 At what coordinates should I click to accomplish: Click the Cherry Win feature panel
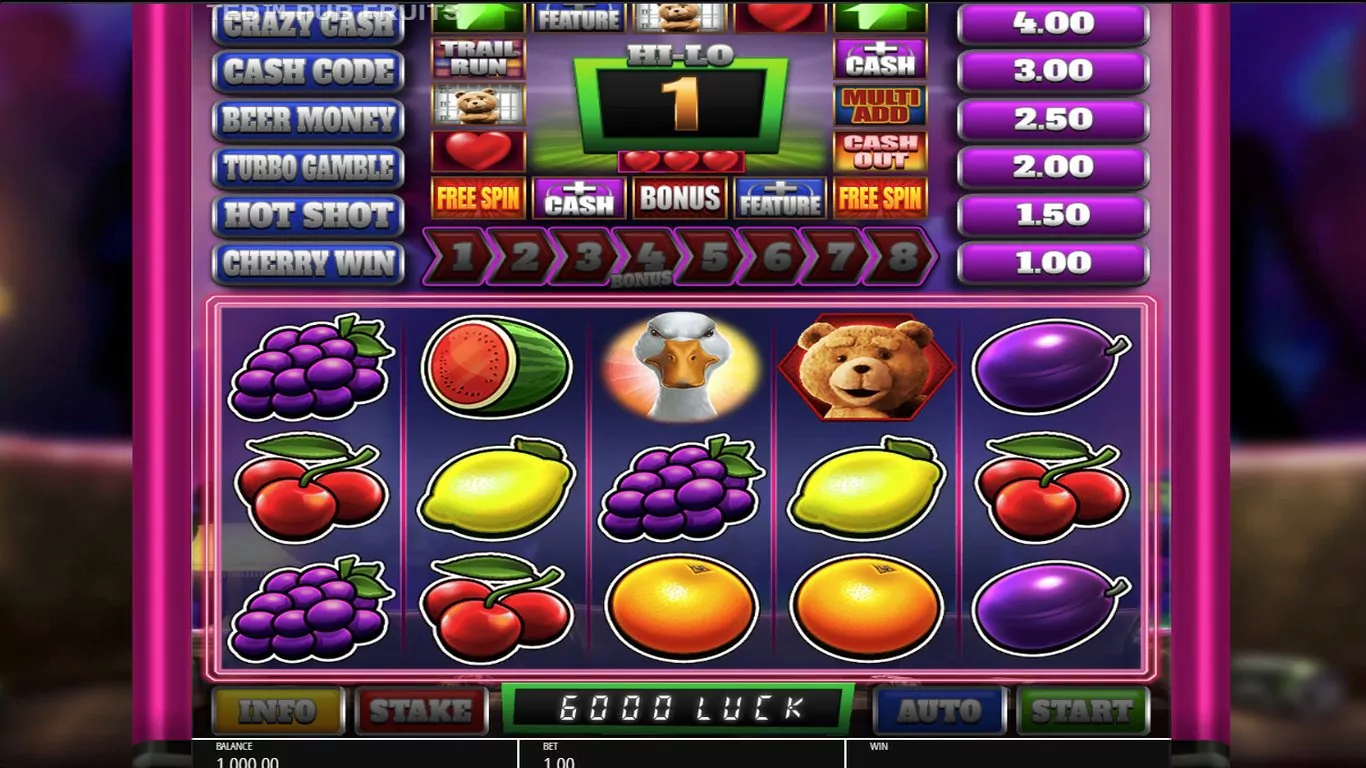(308, 263)
